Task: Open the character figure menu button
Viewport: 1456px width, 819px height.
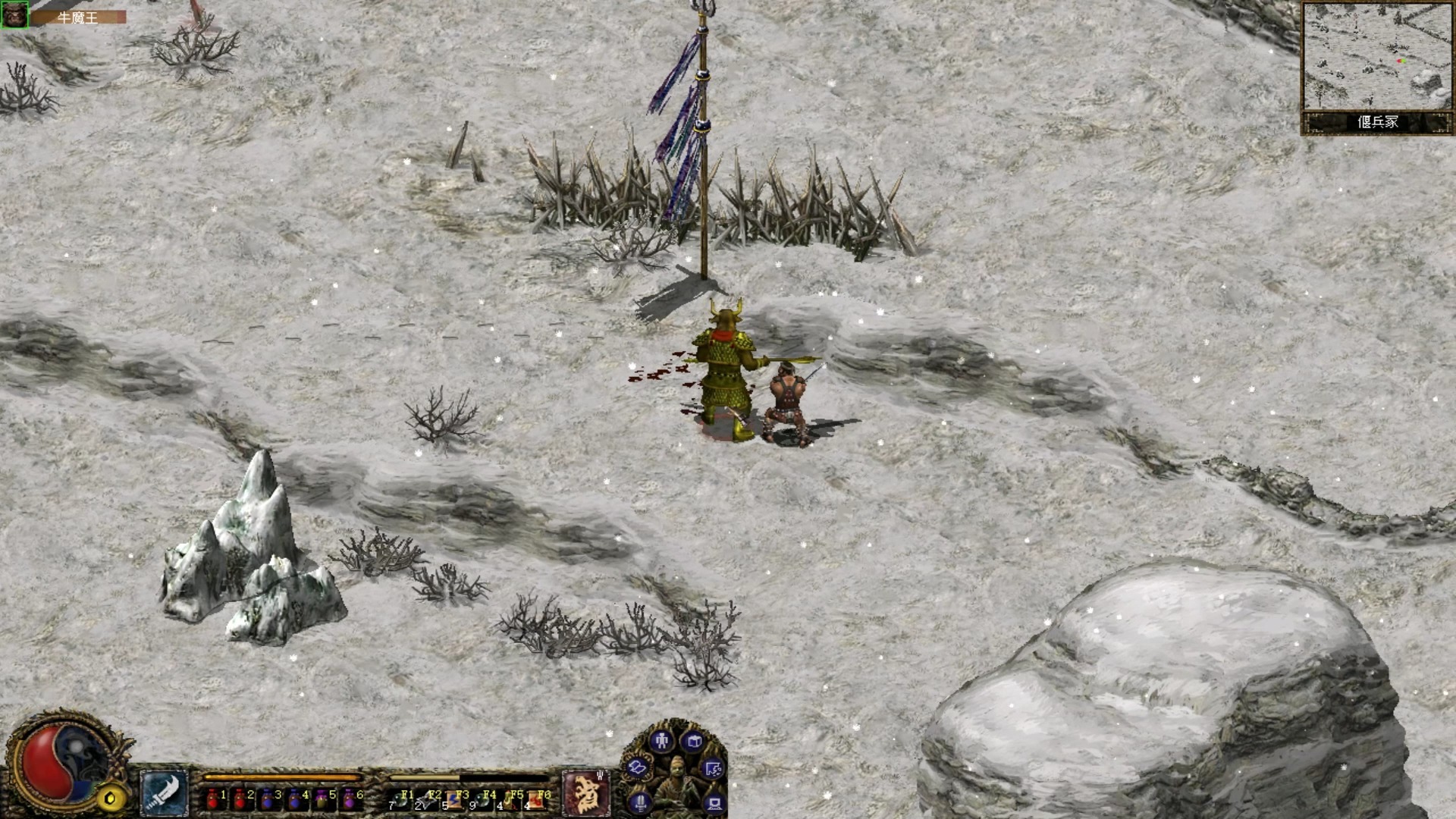Action: (661, 741)
